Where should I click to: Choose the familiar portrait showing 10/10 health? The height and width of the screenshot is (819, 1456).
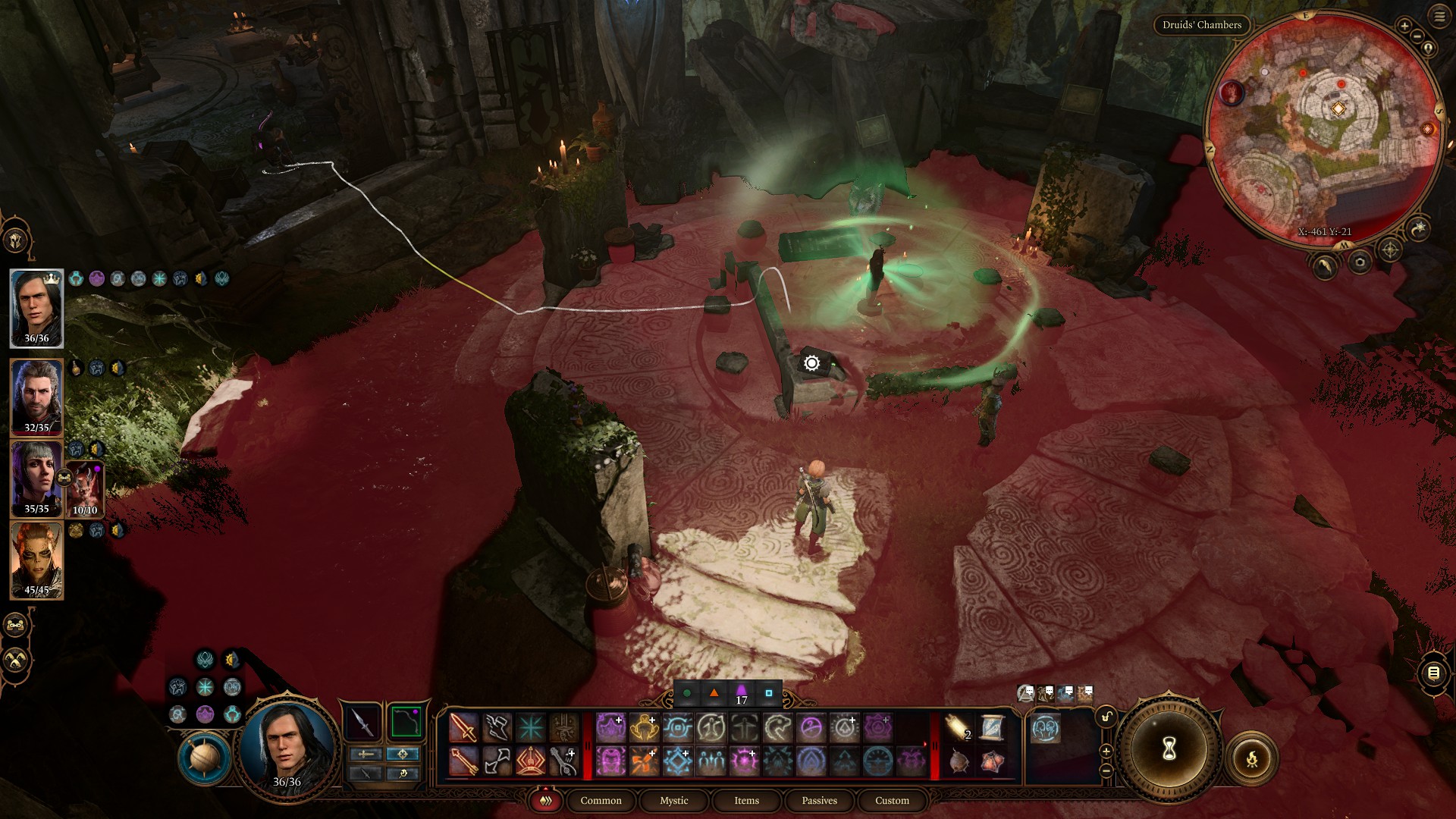click(x=86, y=489)
